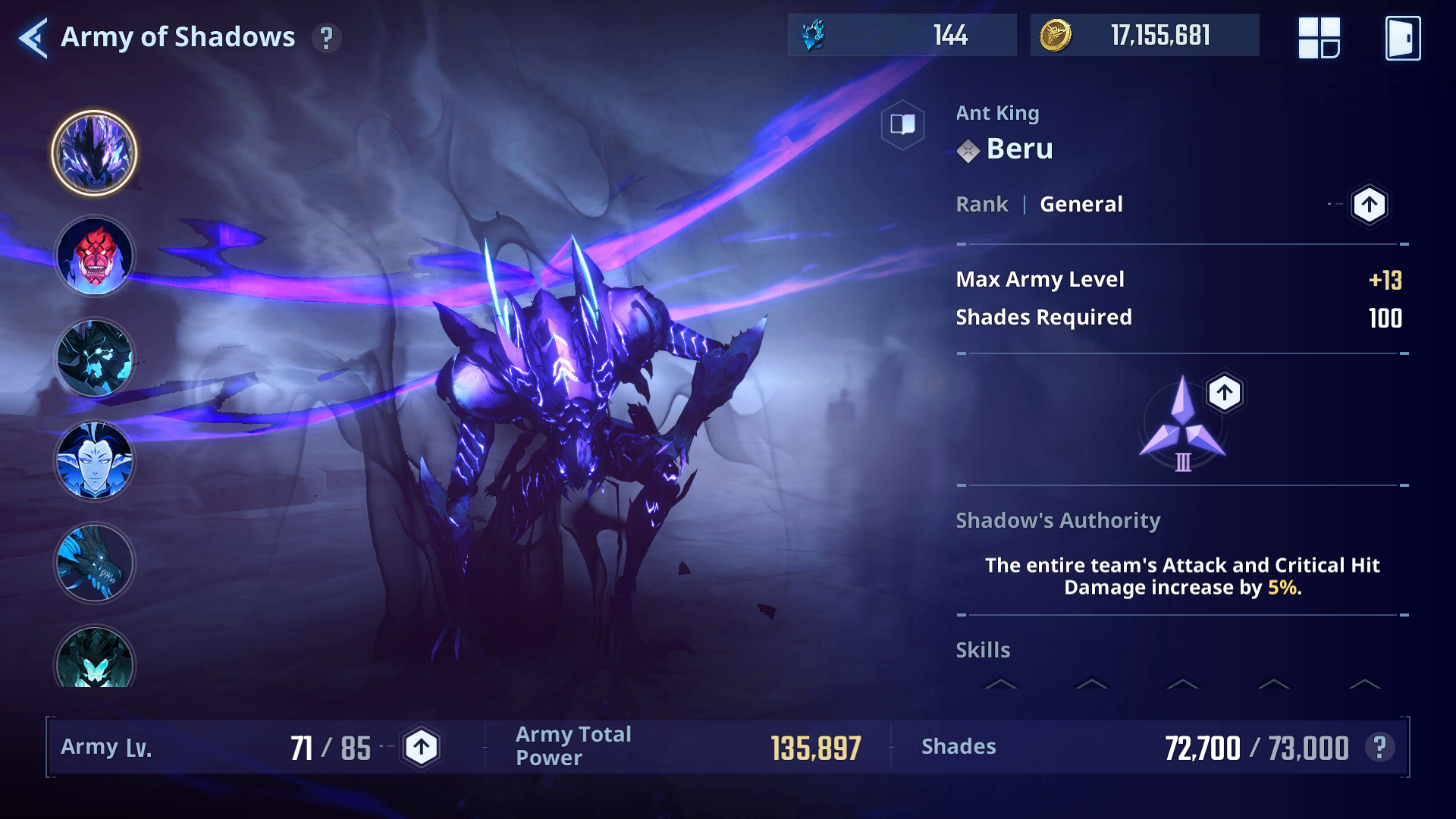
Task: Open Beru's codex book icon
Action: [902, 124]
